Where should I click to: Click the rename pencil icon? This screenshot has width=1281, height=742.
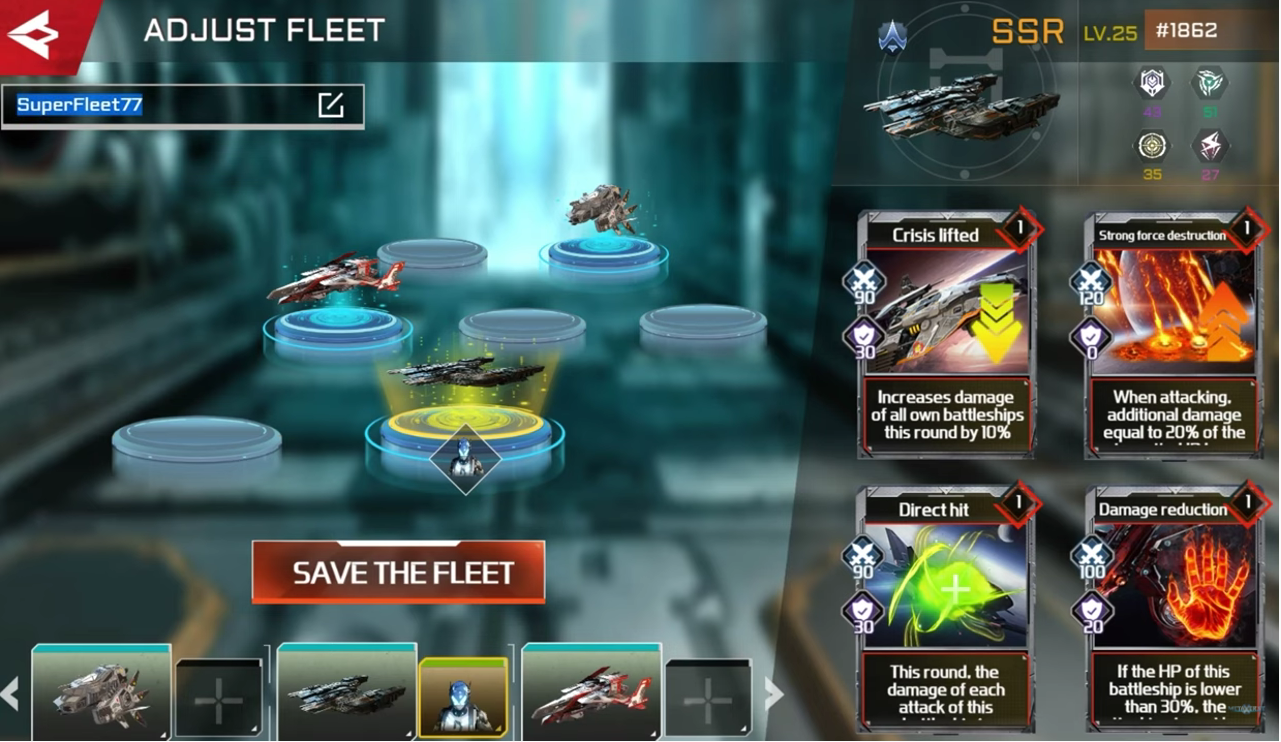coord(331,105)
